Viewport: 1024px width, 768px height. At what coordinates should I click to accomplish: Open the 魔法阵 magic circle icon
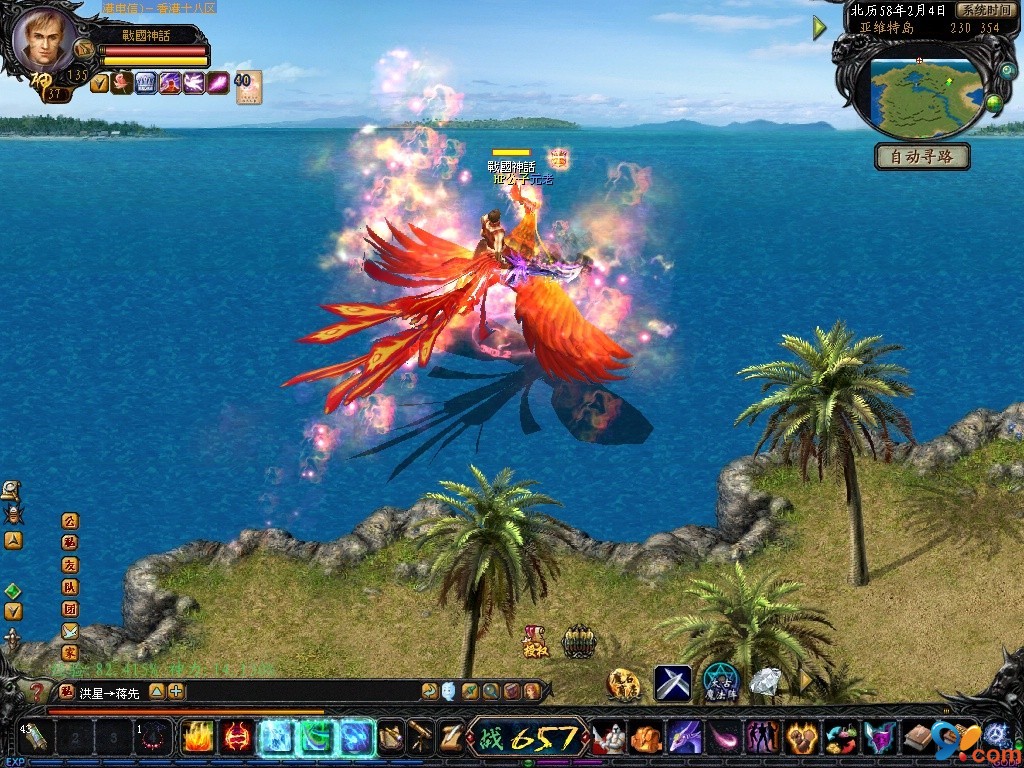721,682
